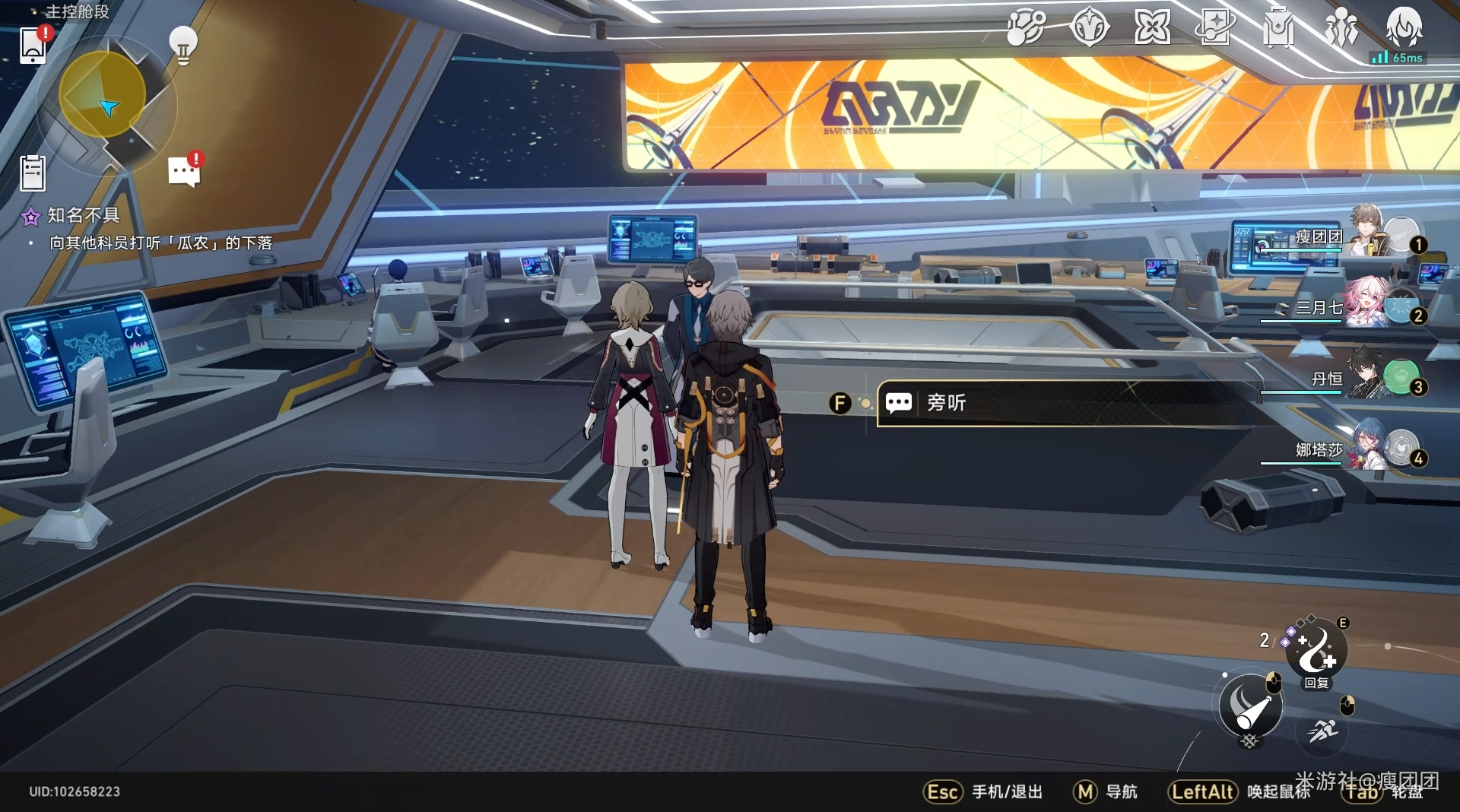Open the three-figure team setup icon
The height and width of the screenshot is (812, 1460).
(1341, 29)
